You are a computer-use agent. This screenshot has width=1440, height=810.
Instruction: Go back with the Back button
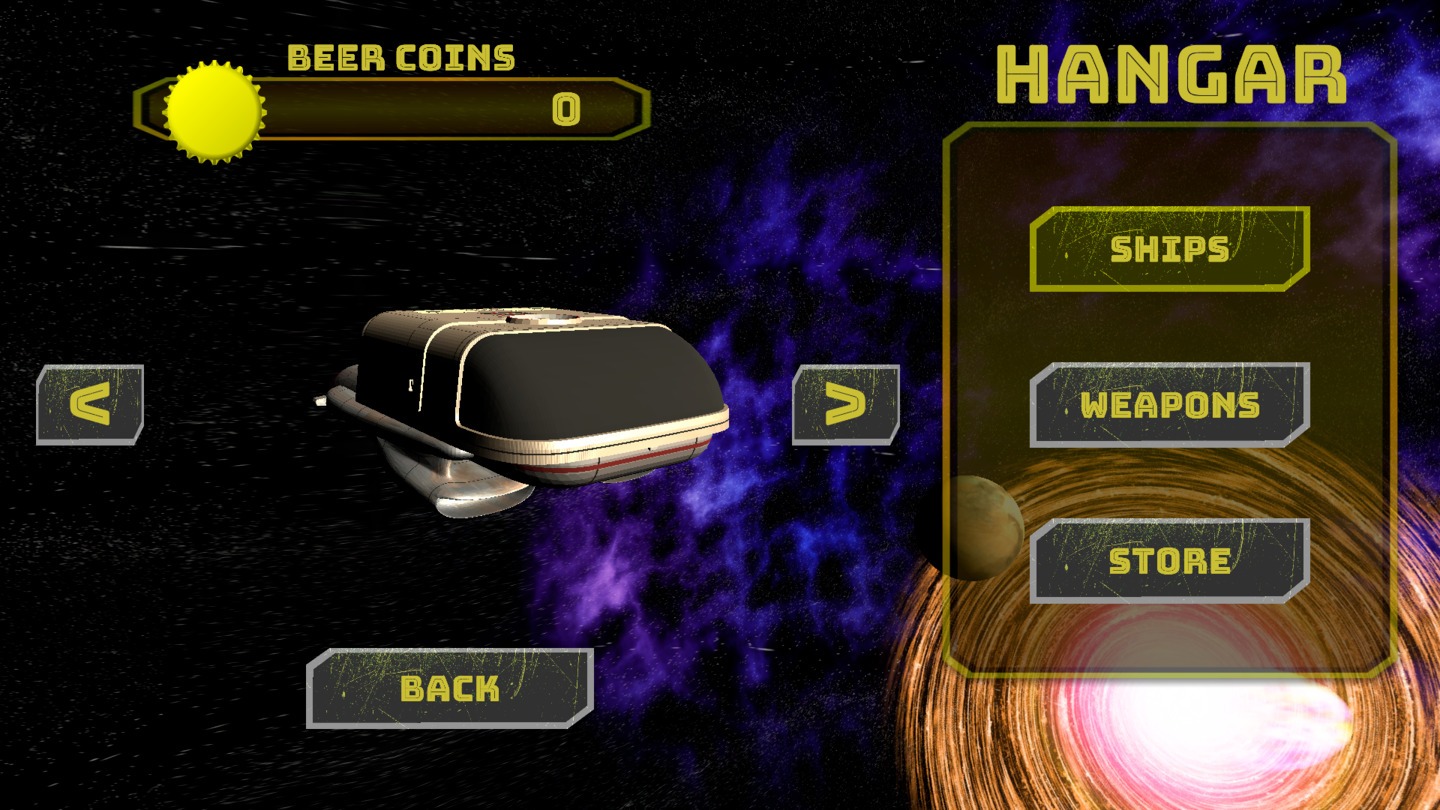click(x=449, y=688)
